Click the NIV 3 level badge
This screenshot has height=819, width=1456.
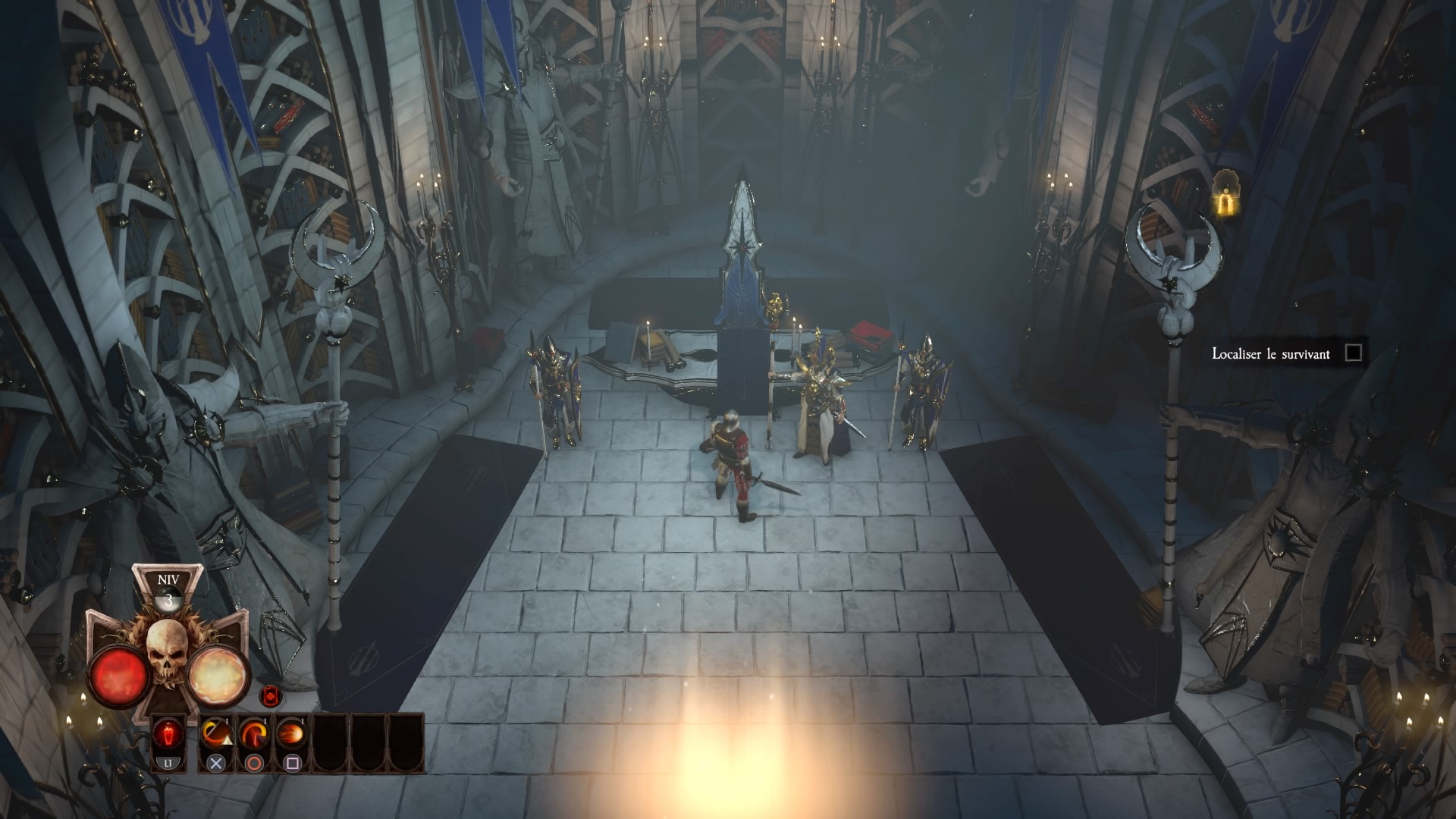(x=168, y=592)
